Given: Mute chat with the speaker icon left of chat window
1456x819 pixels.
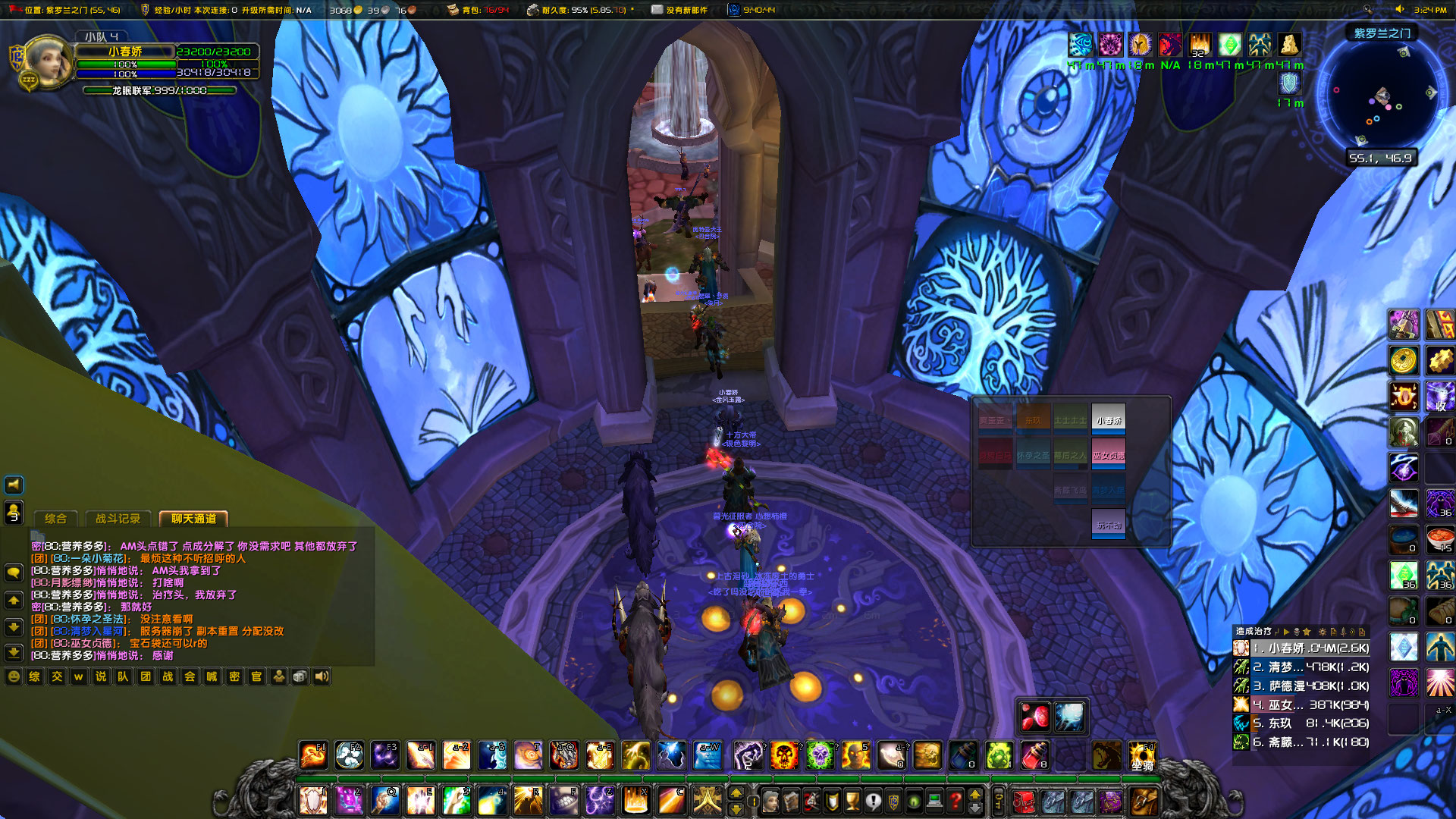Looking at the screenshot, I should pos(12,485).
